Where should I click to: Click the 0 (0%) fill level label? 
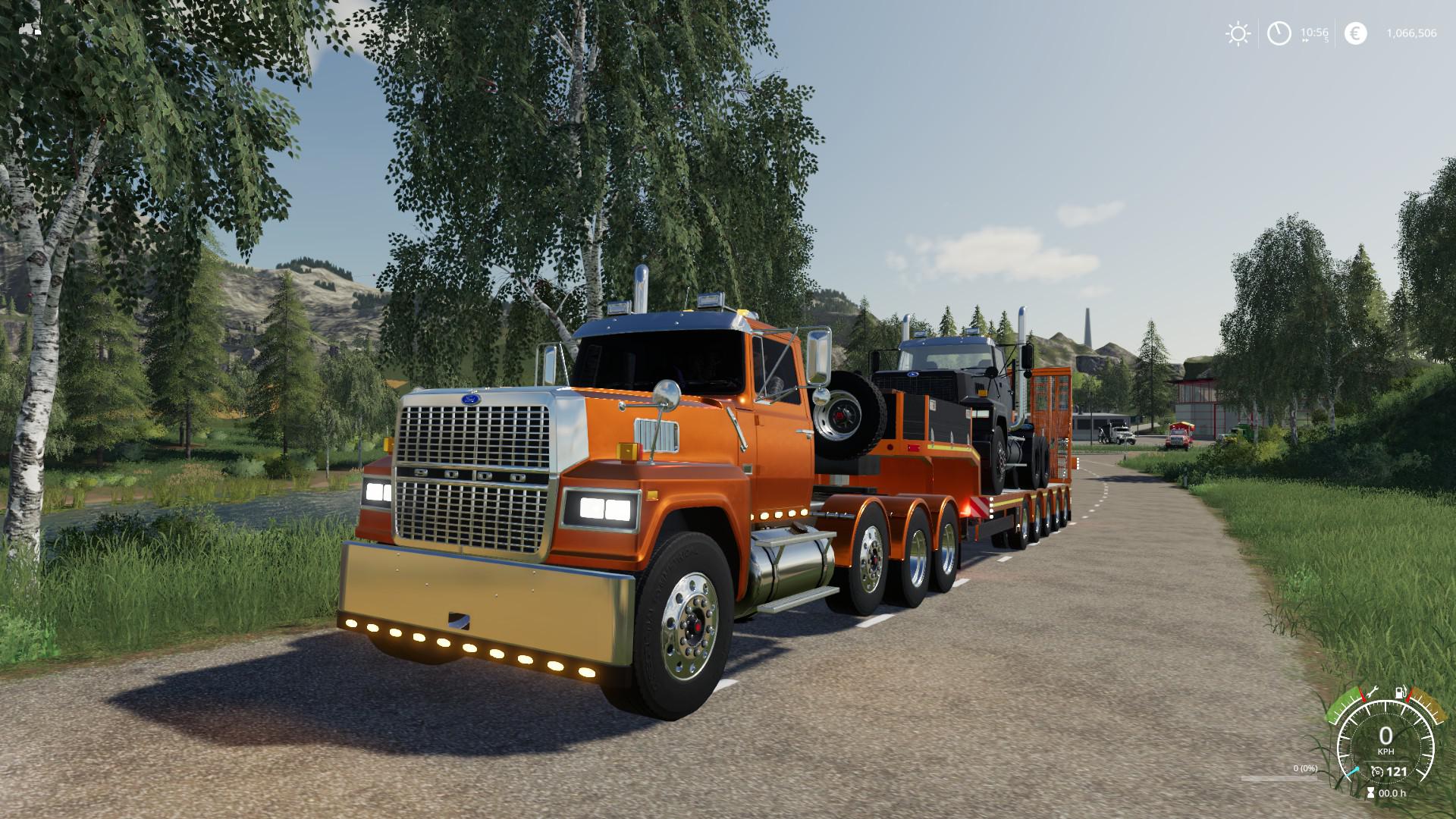click(1305, 768)
